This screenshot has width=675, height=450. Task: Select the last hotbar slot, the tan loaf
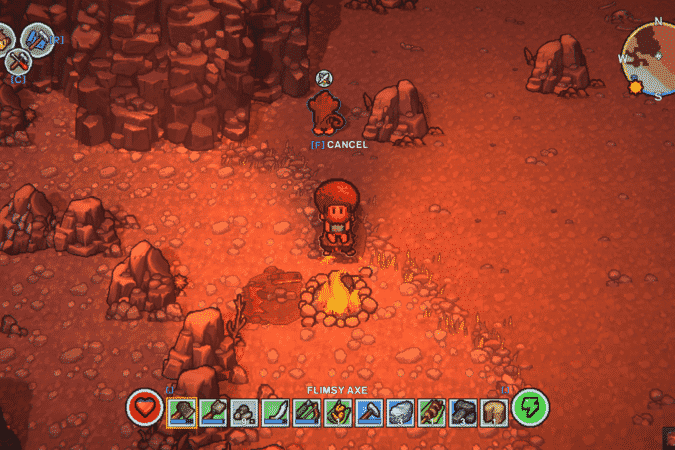tap(493, 409)
